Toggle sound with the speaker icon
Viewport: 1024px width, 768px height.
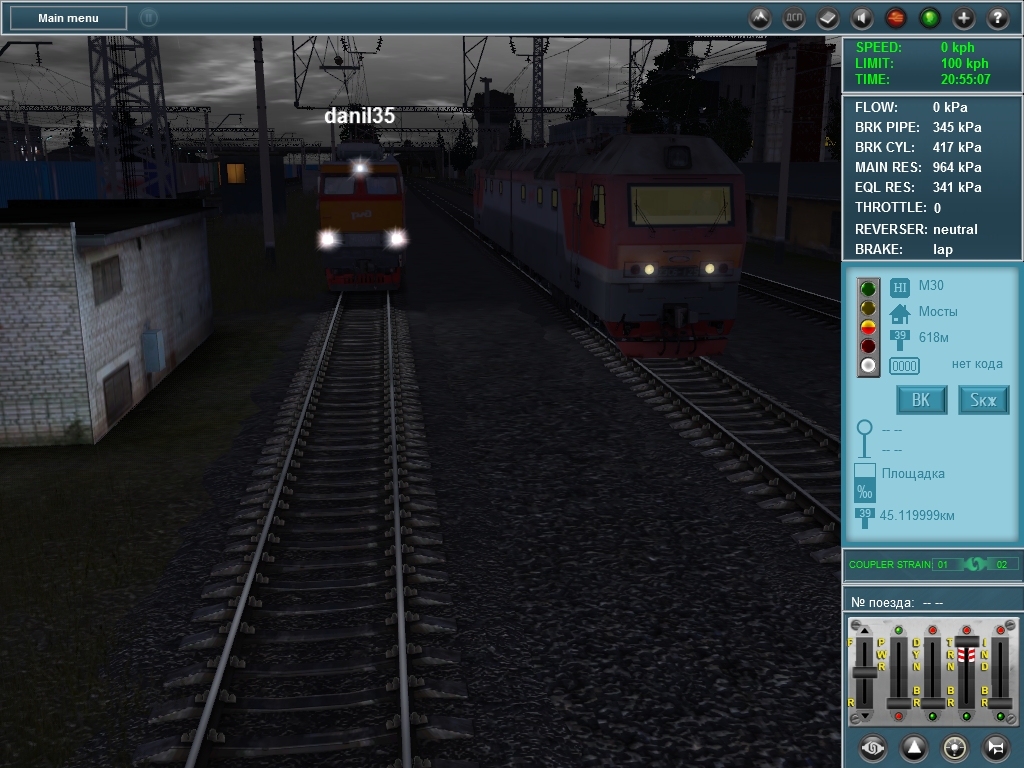pyautogui.click(x=862, y=18)
